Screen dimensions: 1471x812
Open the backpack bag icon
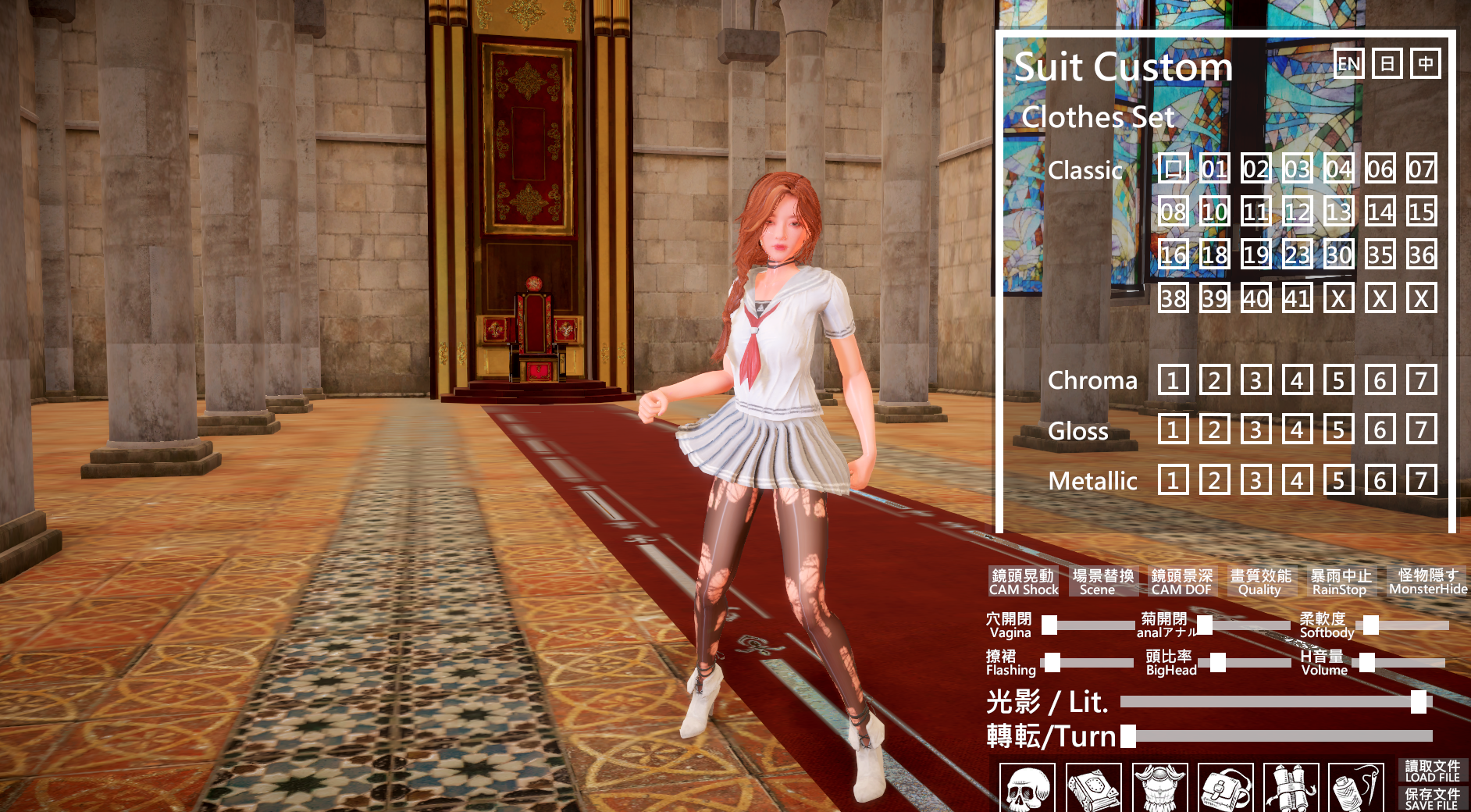1225,789
